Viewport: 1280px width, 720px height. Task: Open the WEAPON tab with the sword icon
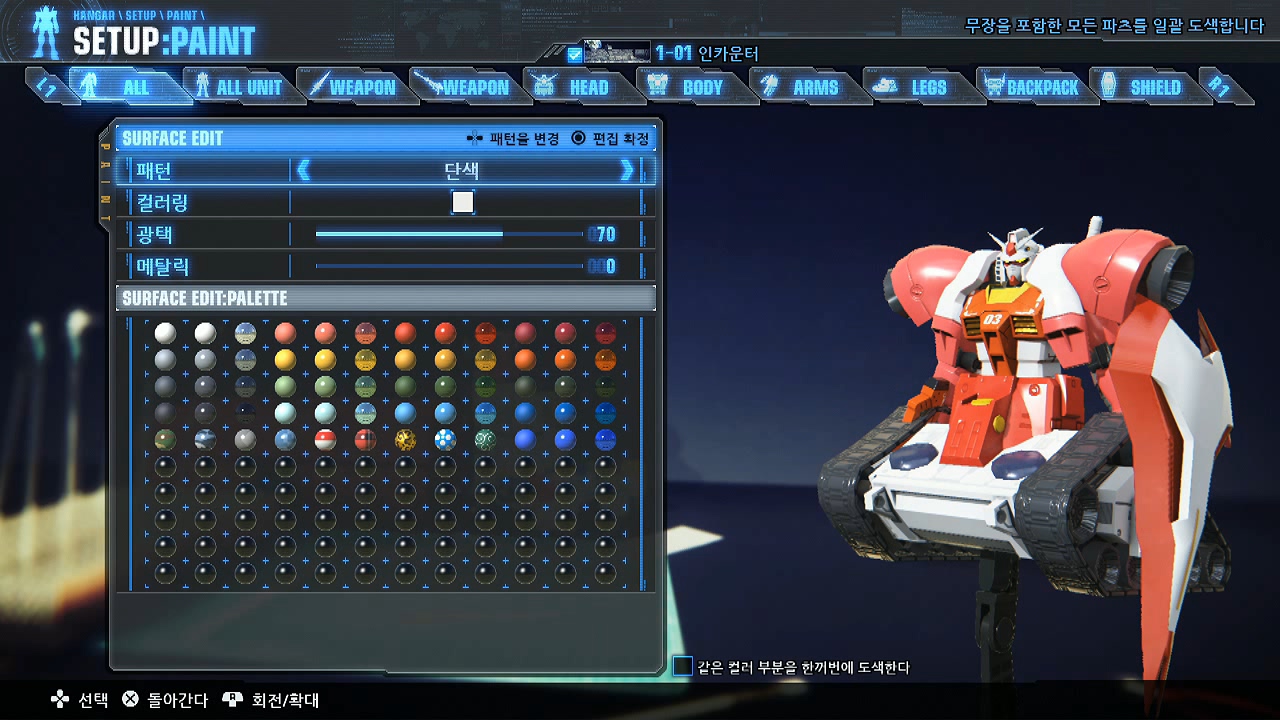click(351, 87)
